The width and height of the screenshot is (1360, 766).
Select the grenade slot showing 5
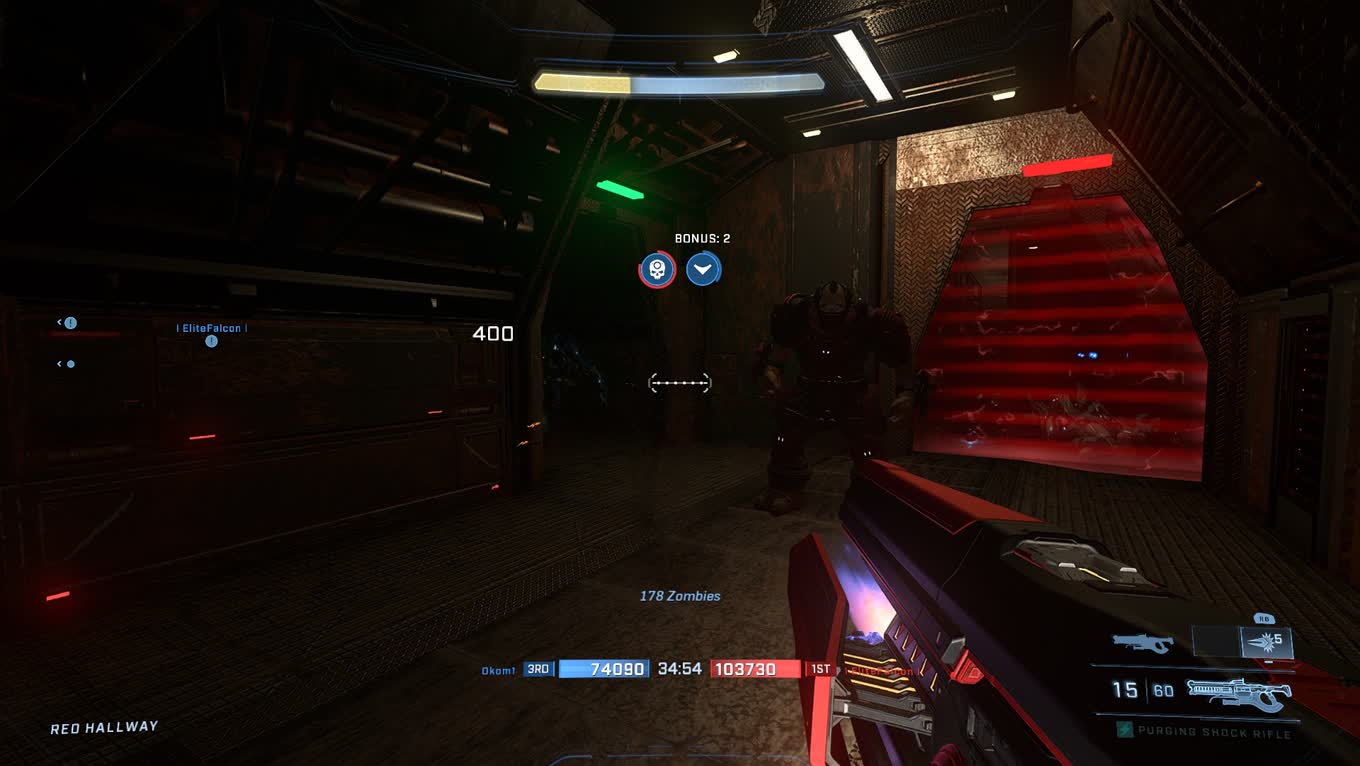[1267, 642]
